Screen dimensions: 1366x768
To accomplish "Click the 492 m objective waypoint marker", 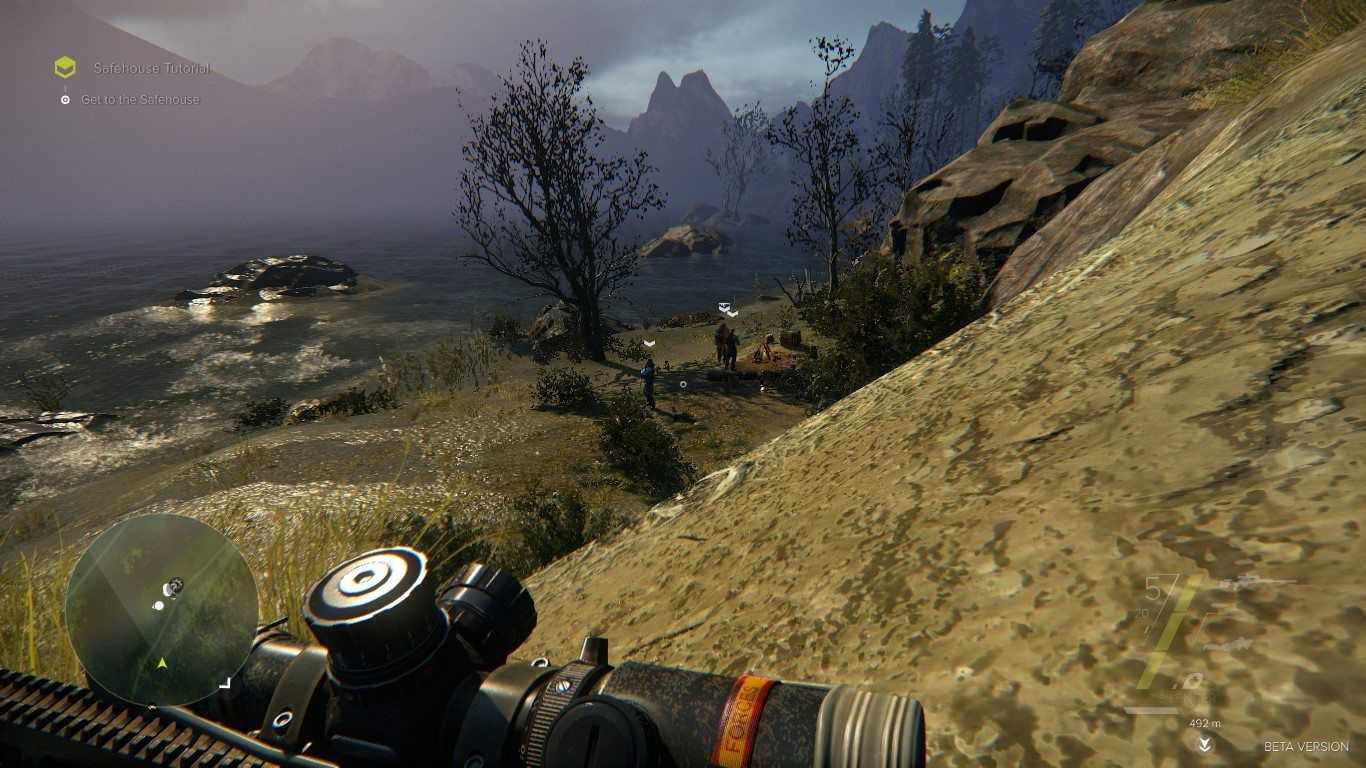I will click(1205, 743).
